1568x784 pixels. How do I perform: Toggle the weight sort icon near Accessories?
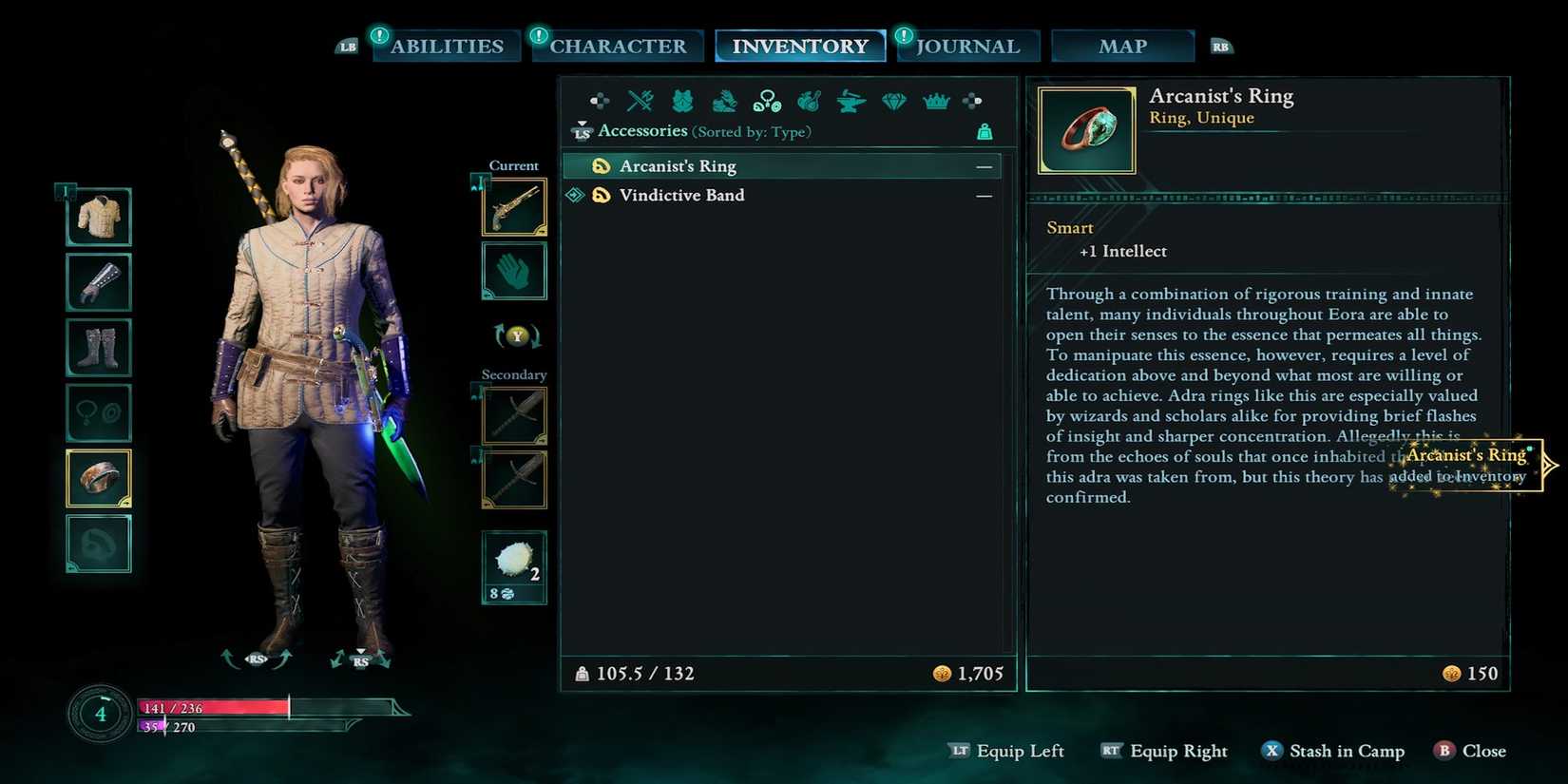pos(985,132)
